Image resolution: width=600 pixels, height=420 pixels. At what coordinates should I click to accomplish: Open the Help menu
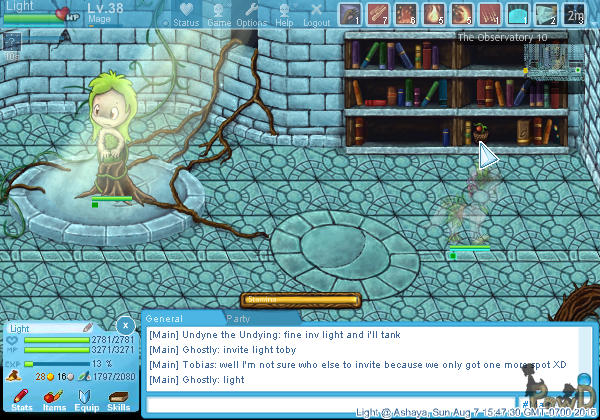pyautogui.click(x=284, y=14)
